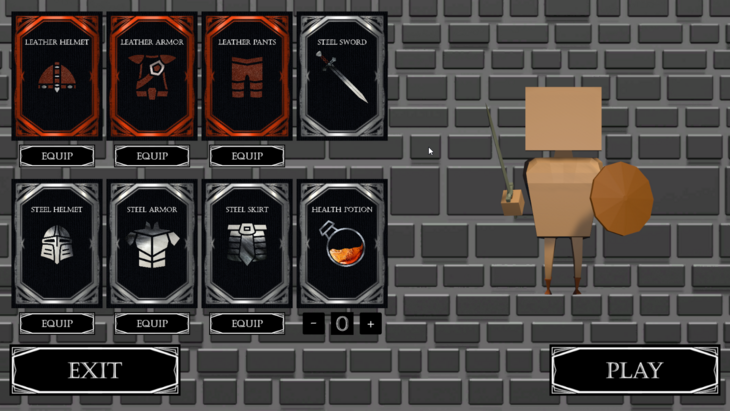Decrease health potion count with minus
This screenshot has width=730, height=411.
314,323
